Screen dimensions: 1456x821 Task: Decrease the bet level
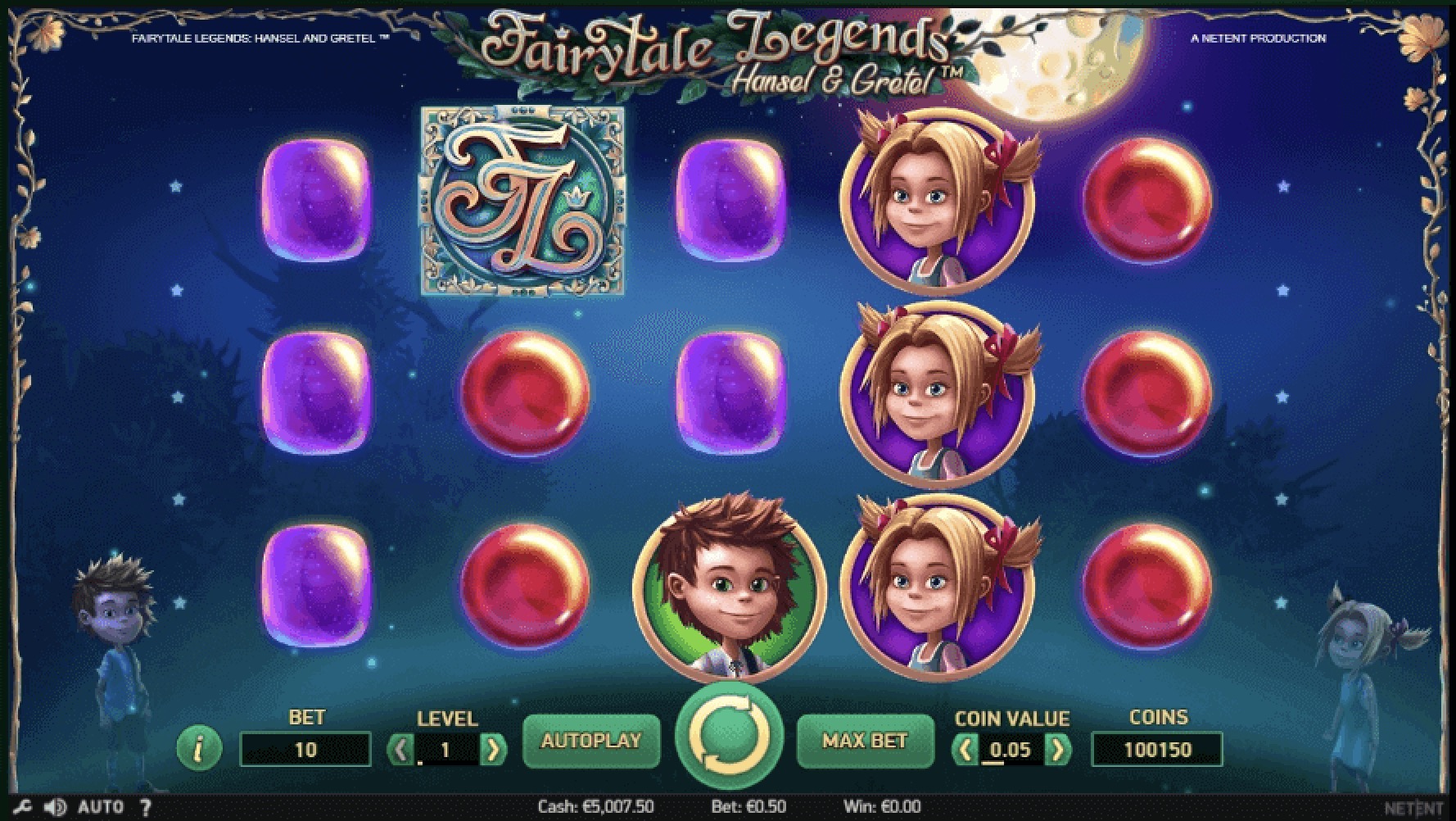click(401, 750)
